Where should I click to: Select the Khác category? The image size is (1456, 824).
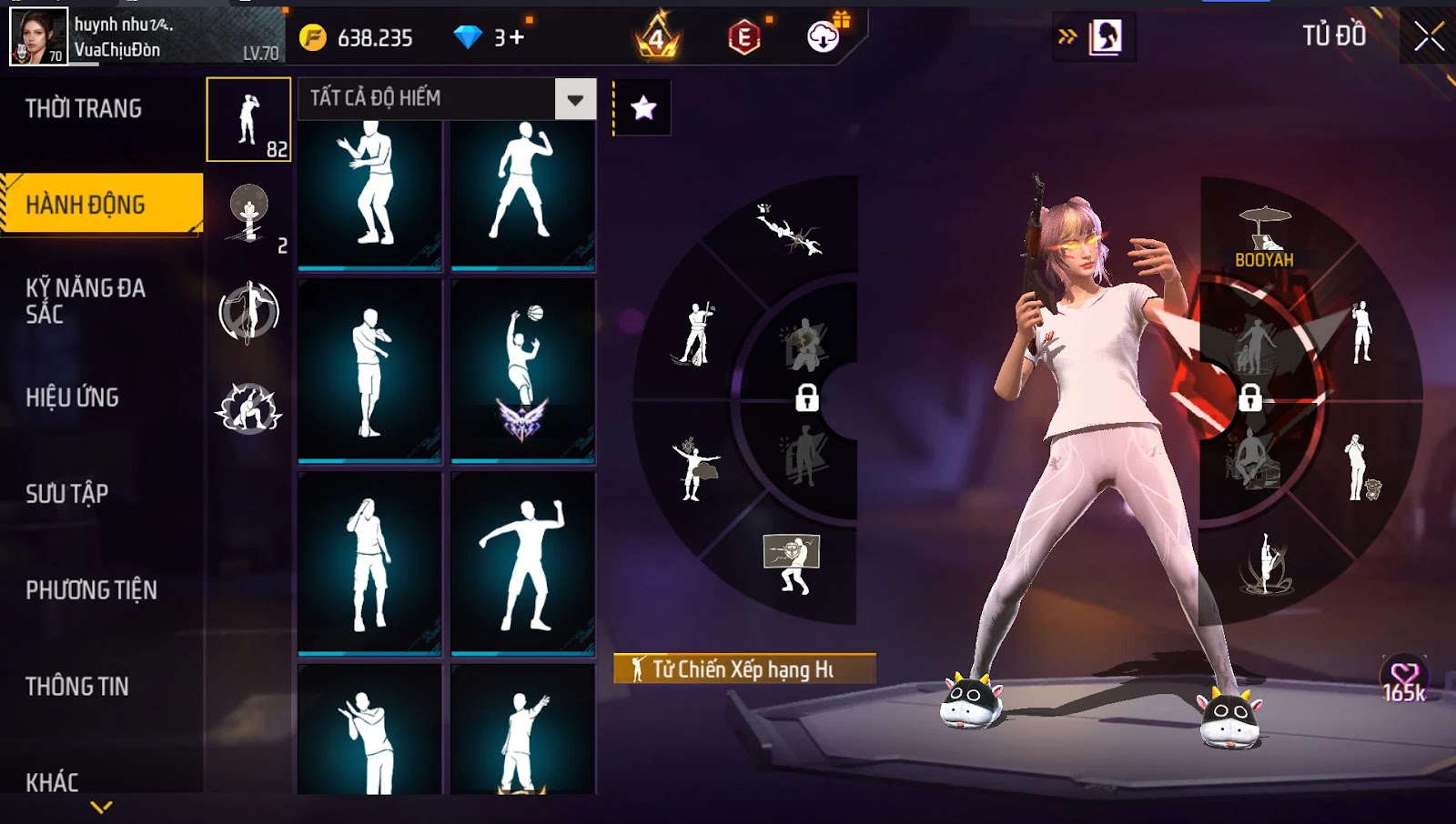52,782
